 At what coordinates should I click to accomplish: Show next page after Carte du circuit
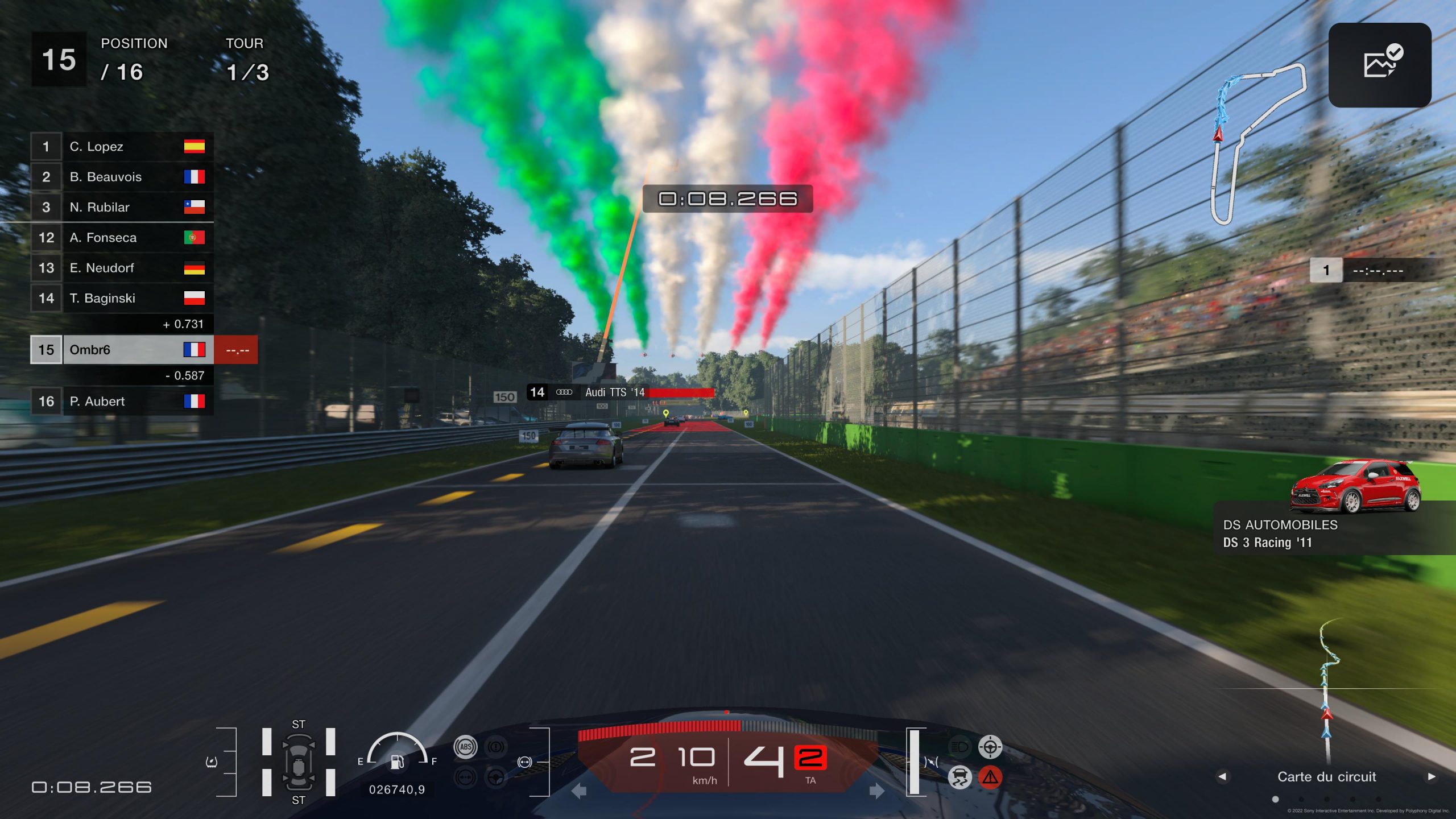tap(1432, 777)
